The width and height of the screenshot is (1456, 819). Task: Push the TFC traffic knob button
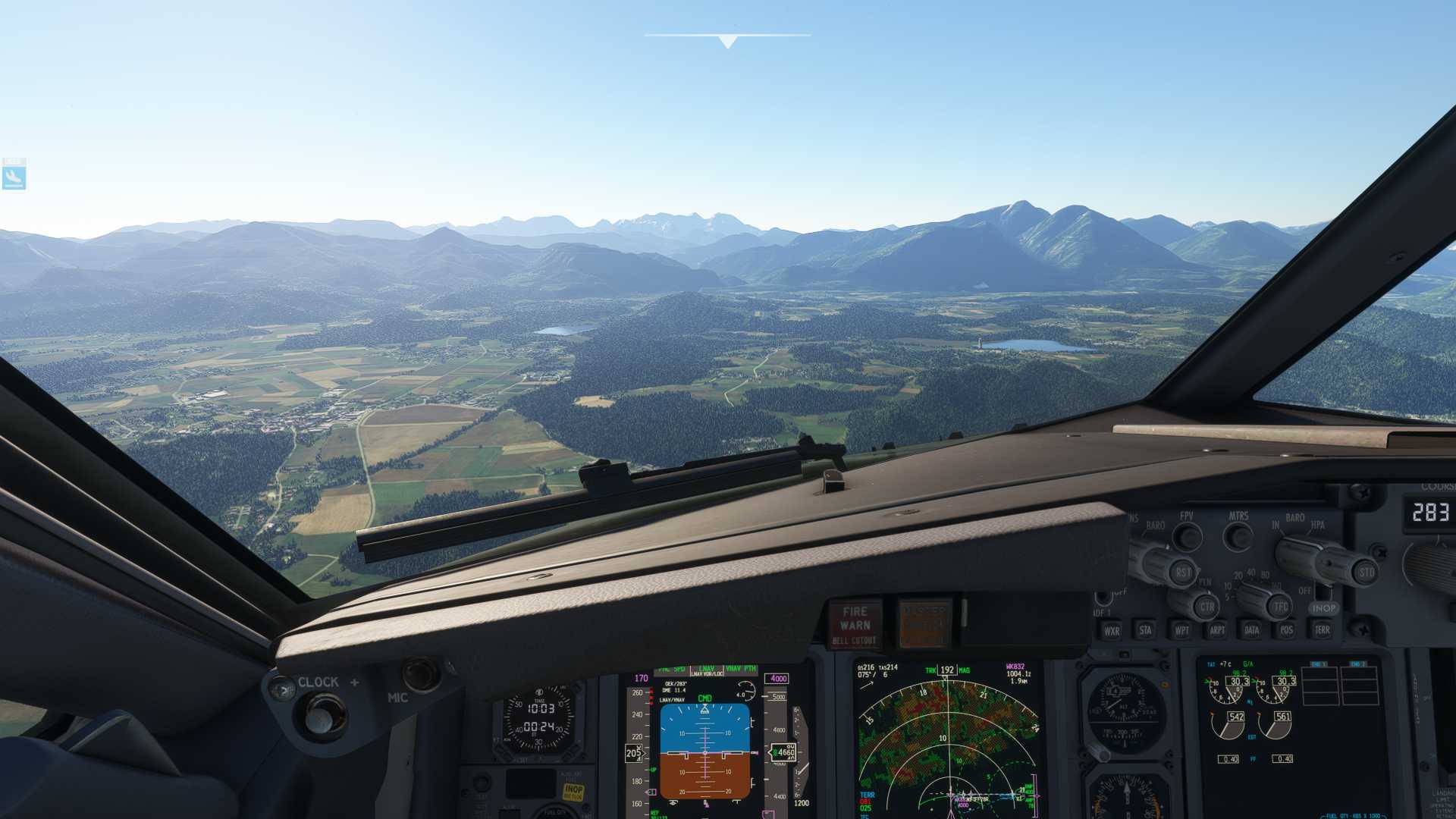(x=1280, y=606)
